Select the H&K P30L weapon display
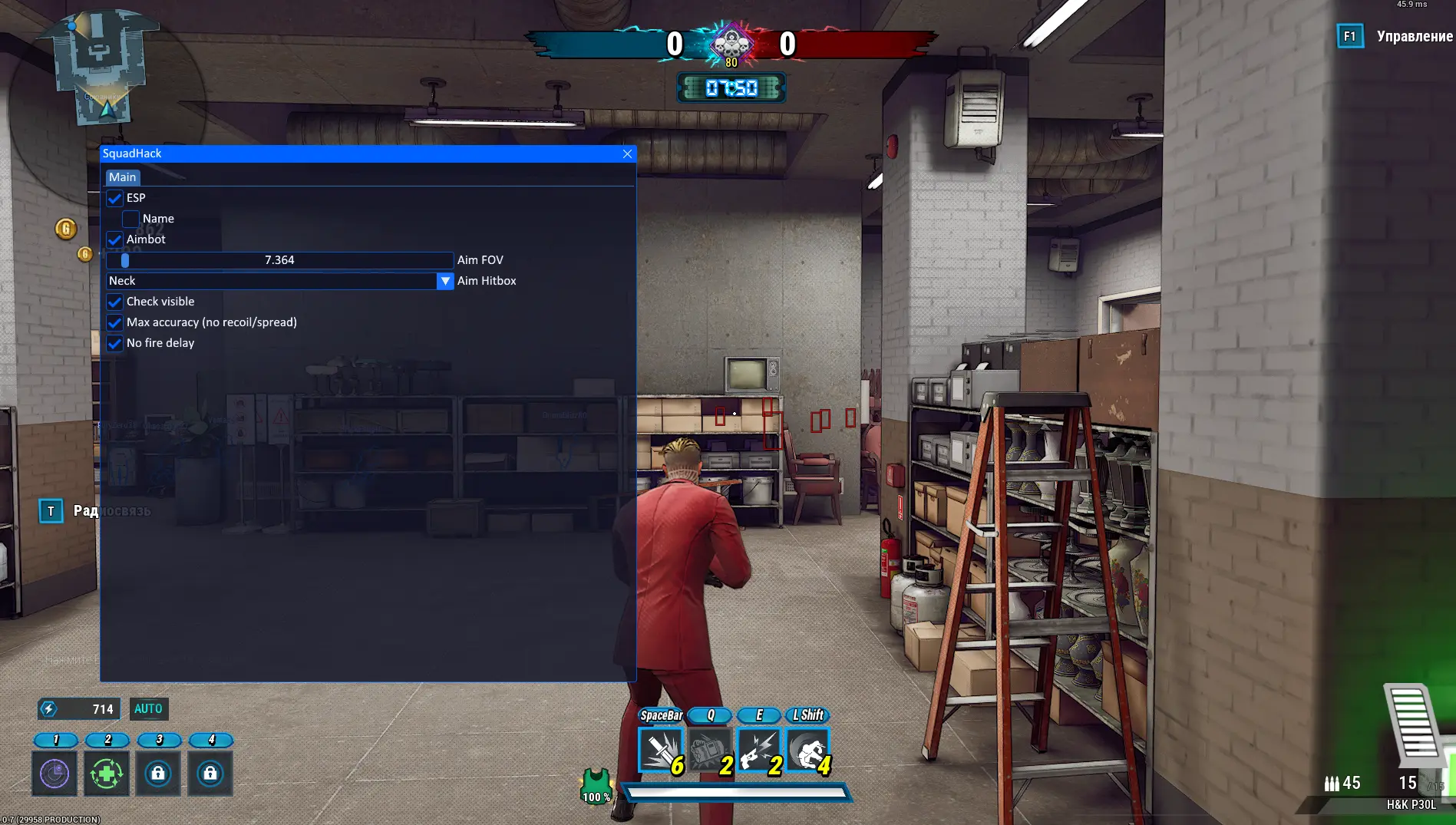 coord(1411,804)
